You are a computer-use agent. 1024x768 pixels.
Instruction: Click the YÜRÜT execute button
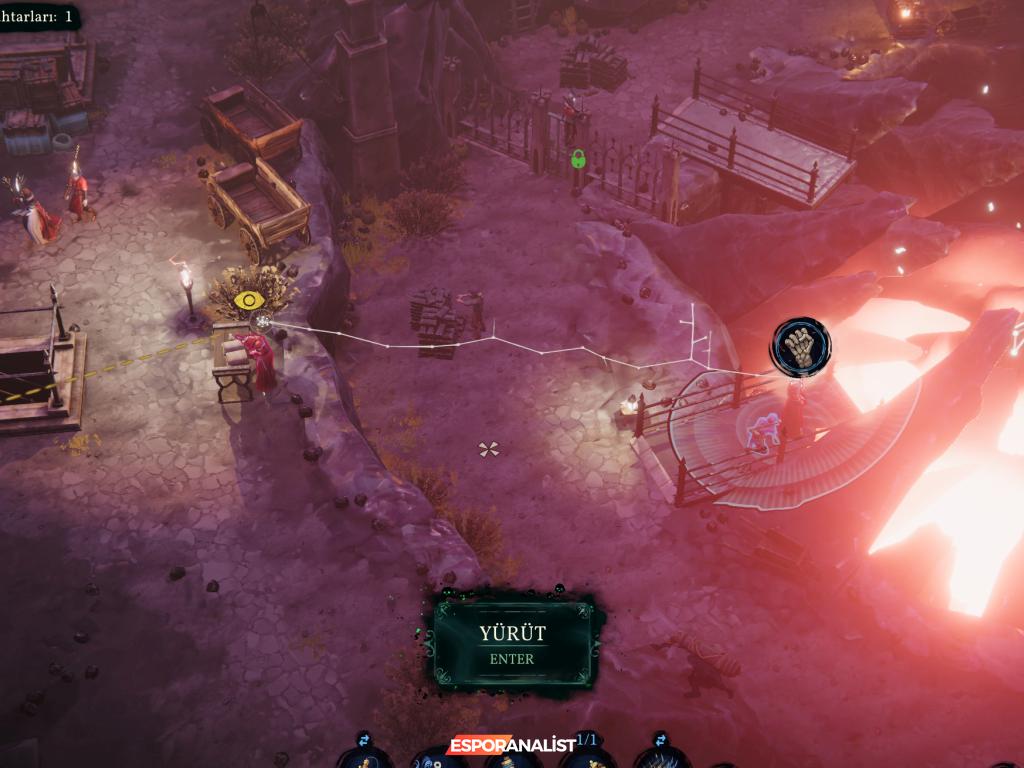512,643
